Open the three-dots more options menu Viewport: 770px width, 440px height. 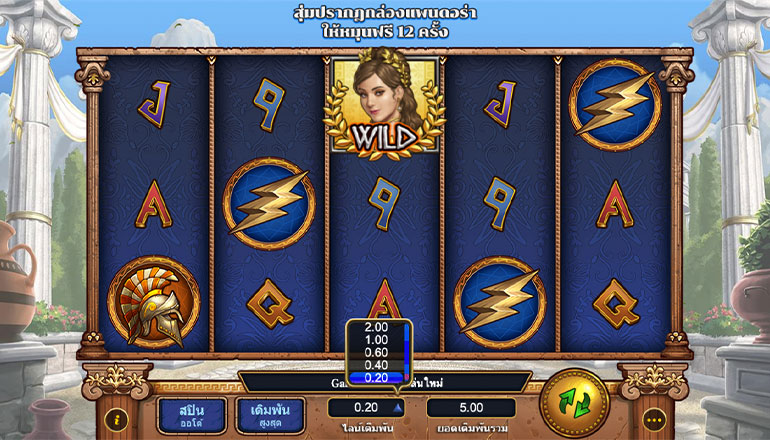(x=655, y=419)
